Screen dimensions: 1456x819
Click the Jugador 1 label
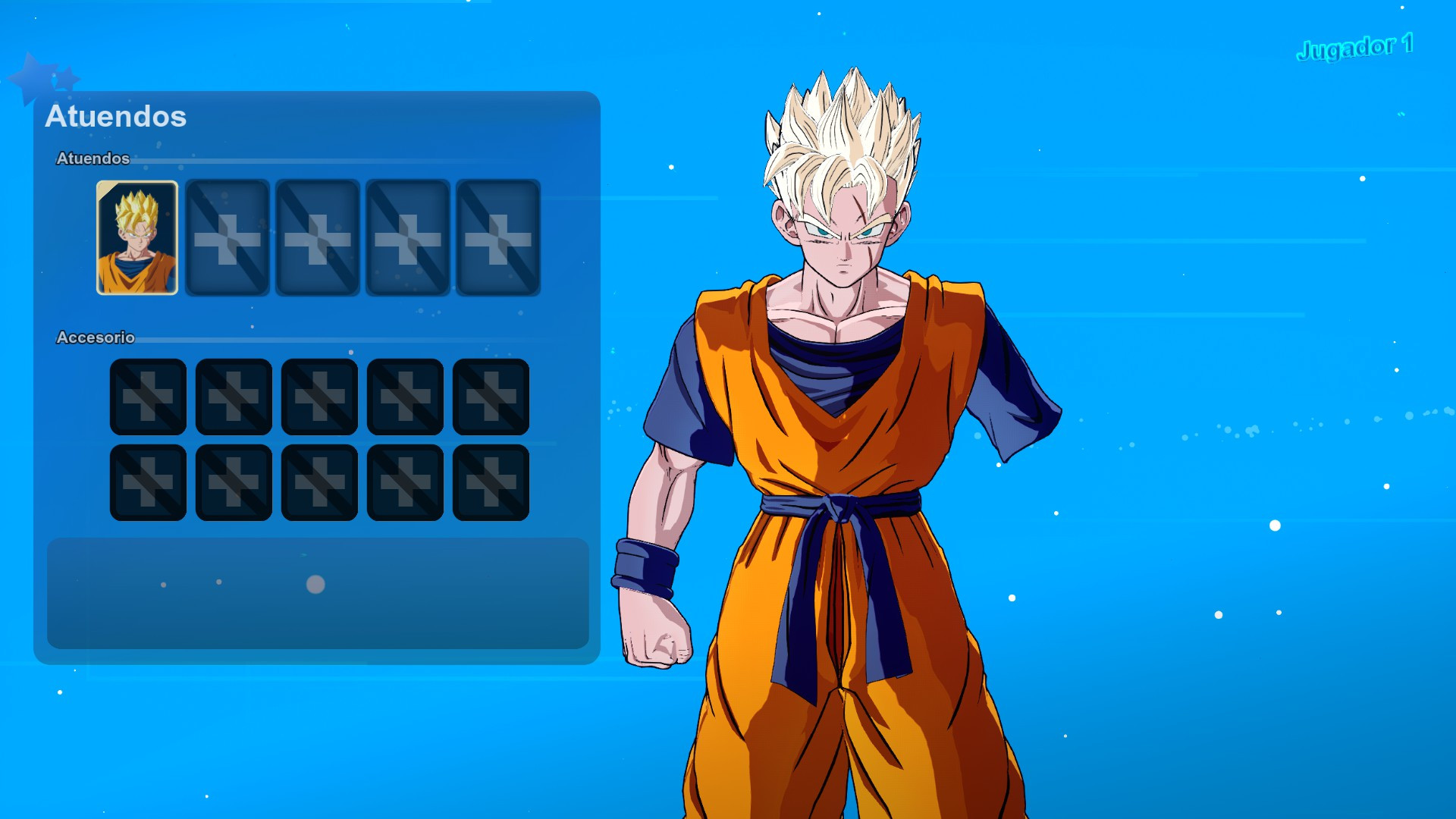(1354, 47)
